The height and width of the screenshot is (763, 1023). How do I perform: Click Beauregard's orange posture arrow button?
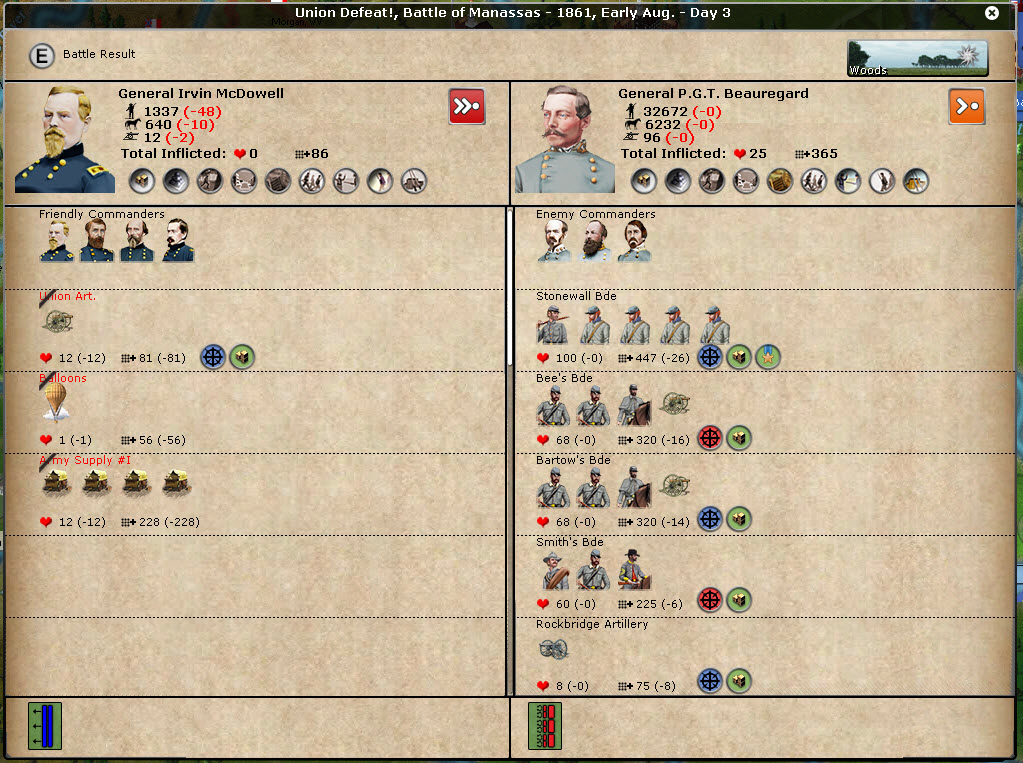[966, 106]
